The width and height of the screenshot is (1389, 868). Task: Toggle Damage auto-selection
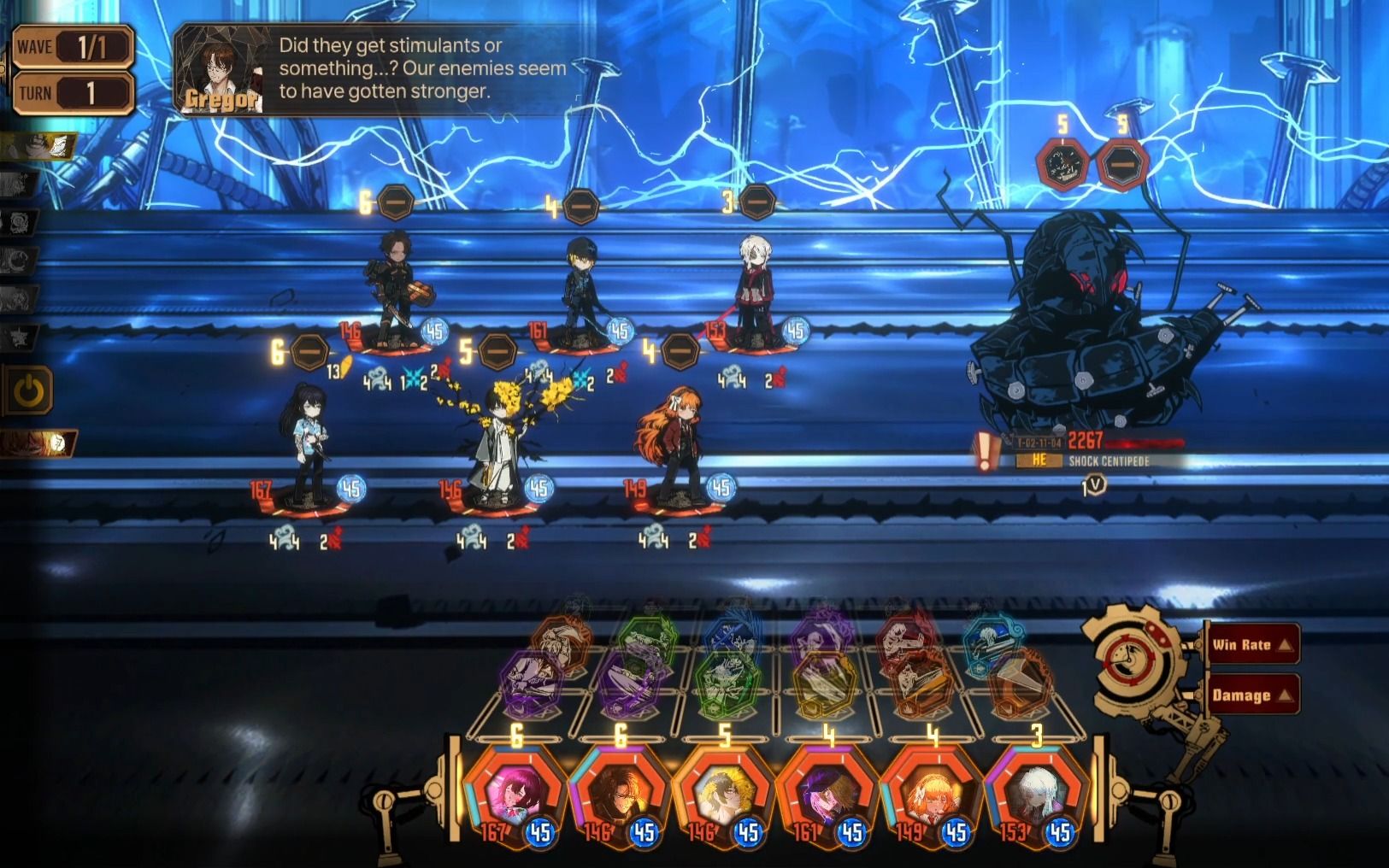pos(1251,695)
